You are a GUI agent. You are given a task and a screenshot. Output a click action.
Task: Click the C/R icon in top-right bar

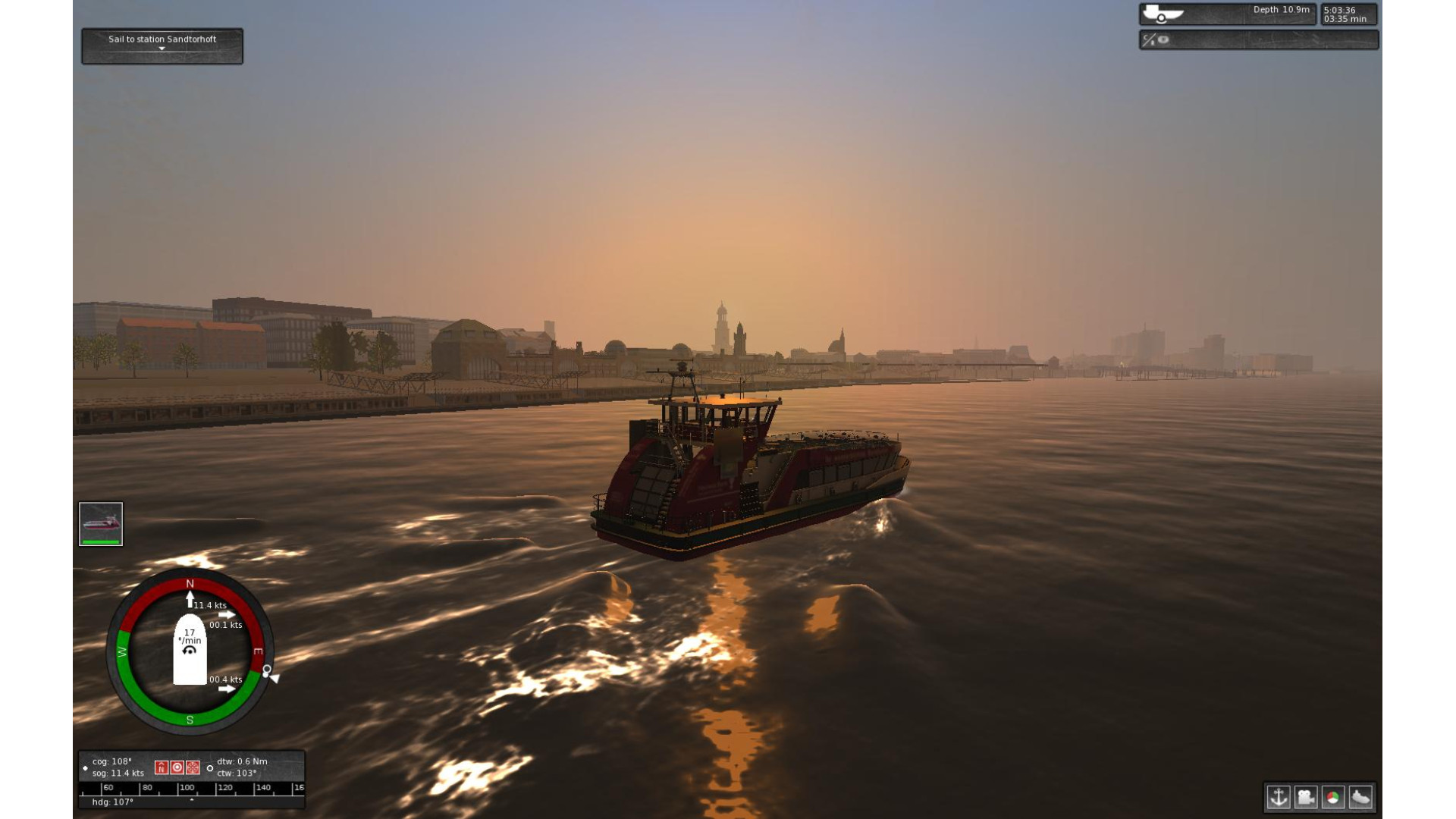coord(1148,39)
